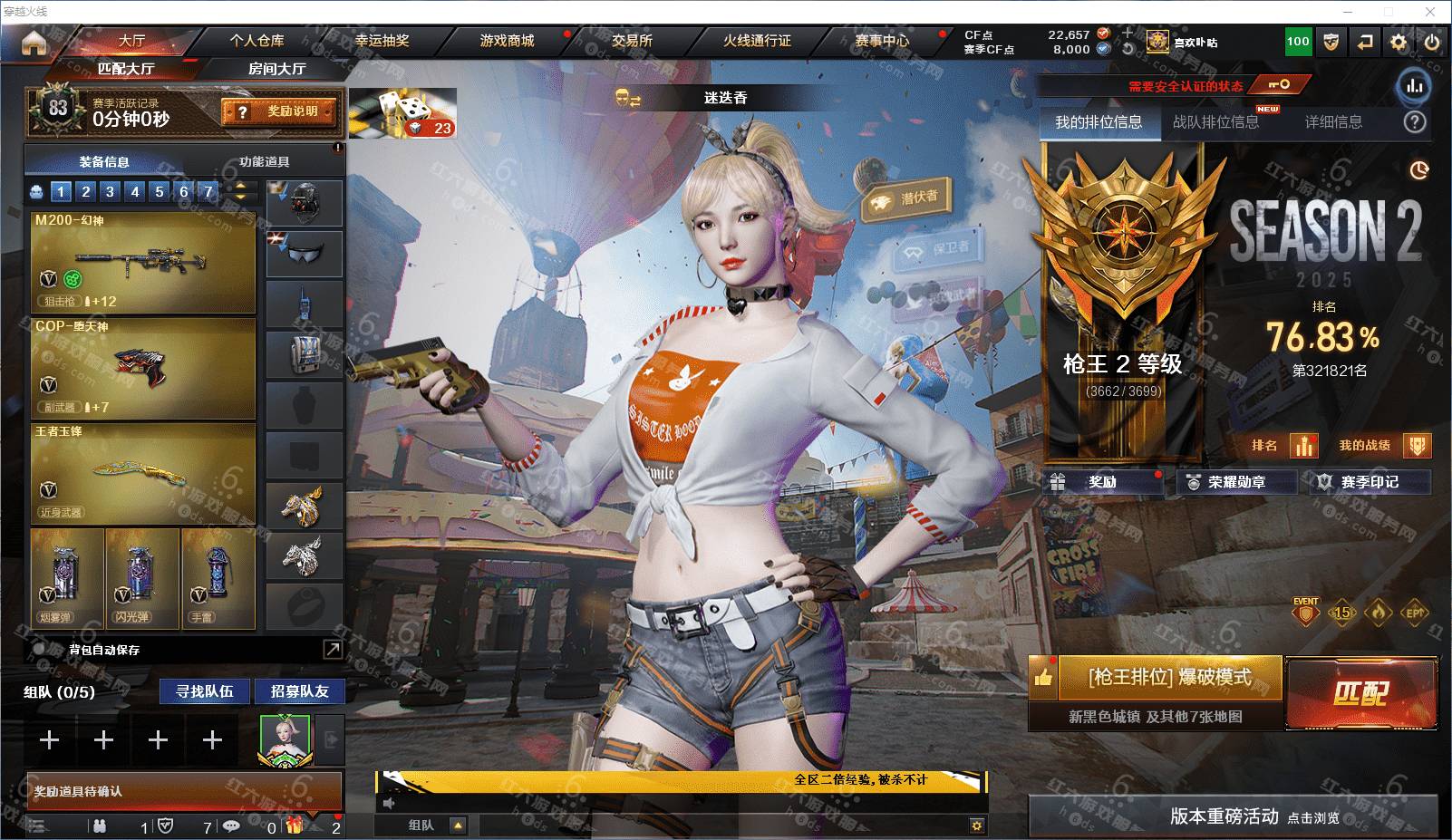
Task: Open 火线通行证 battle pass
Action: coord(757,41)
